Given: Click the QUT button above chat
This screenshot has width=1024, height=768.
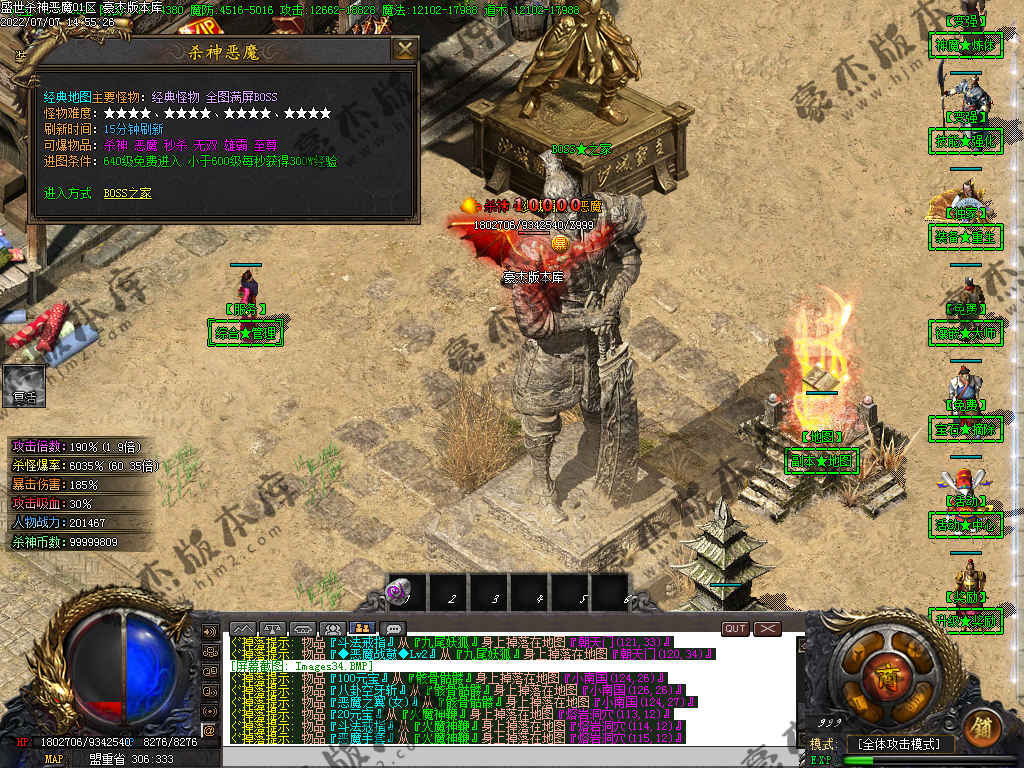Looking at the screenshot, I should [735, 629].
